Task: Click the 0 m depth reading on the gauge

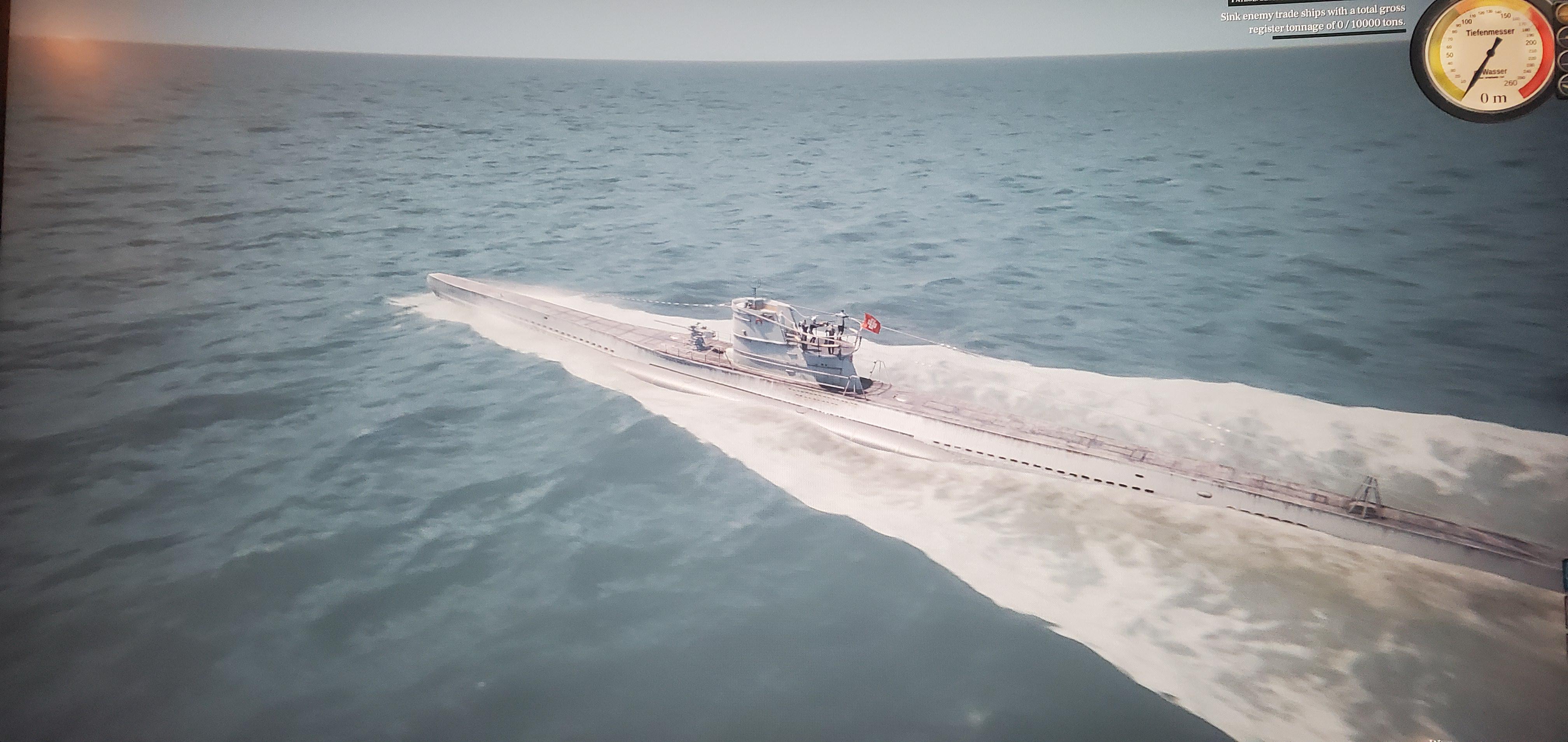Action: [1493, 97]
